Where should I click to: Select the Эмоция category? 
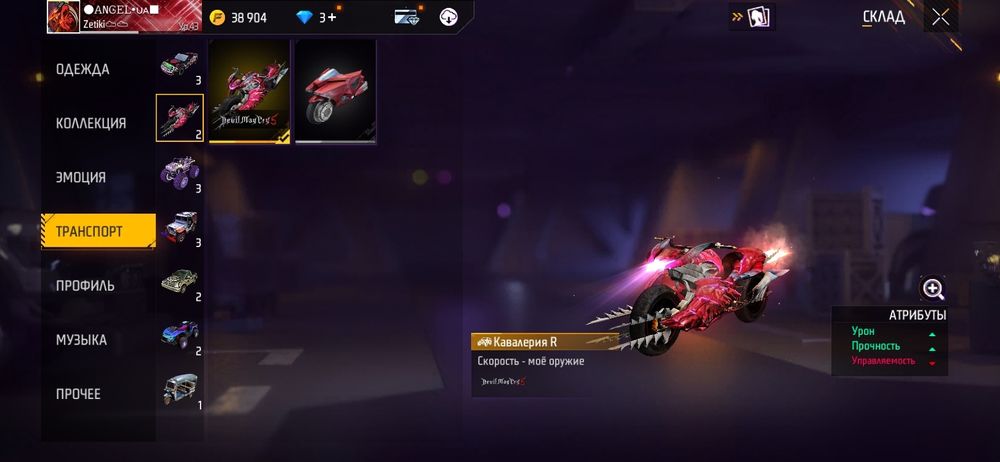coord(81,177)
